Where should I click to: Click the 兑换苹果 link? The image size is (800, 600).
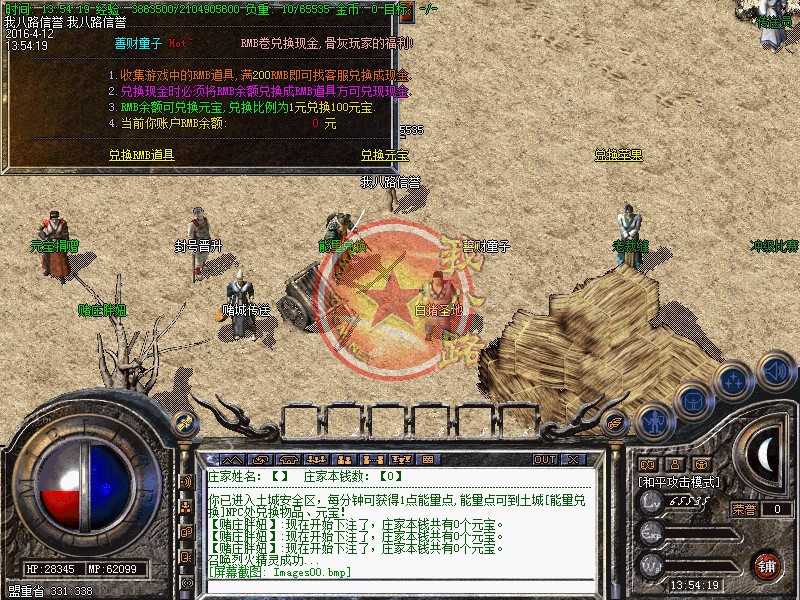pyautogui.click(x=618, y=155)
